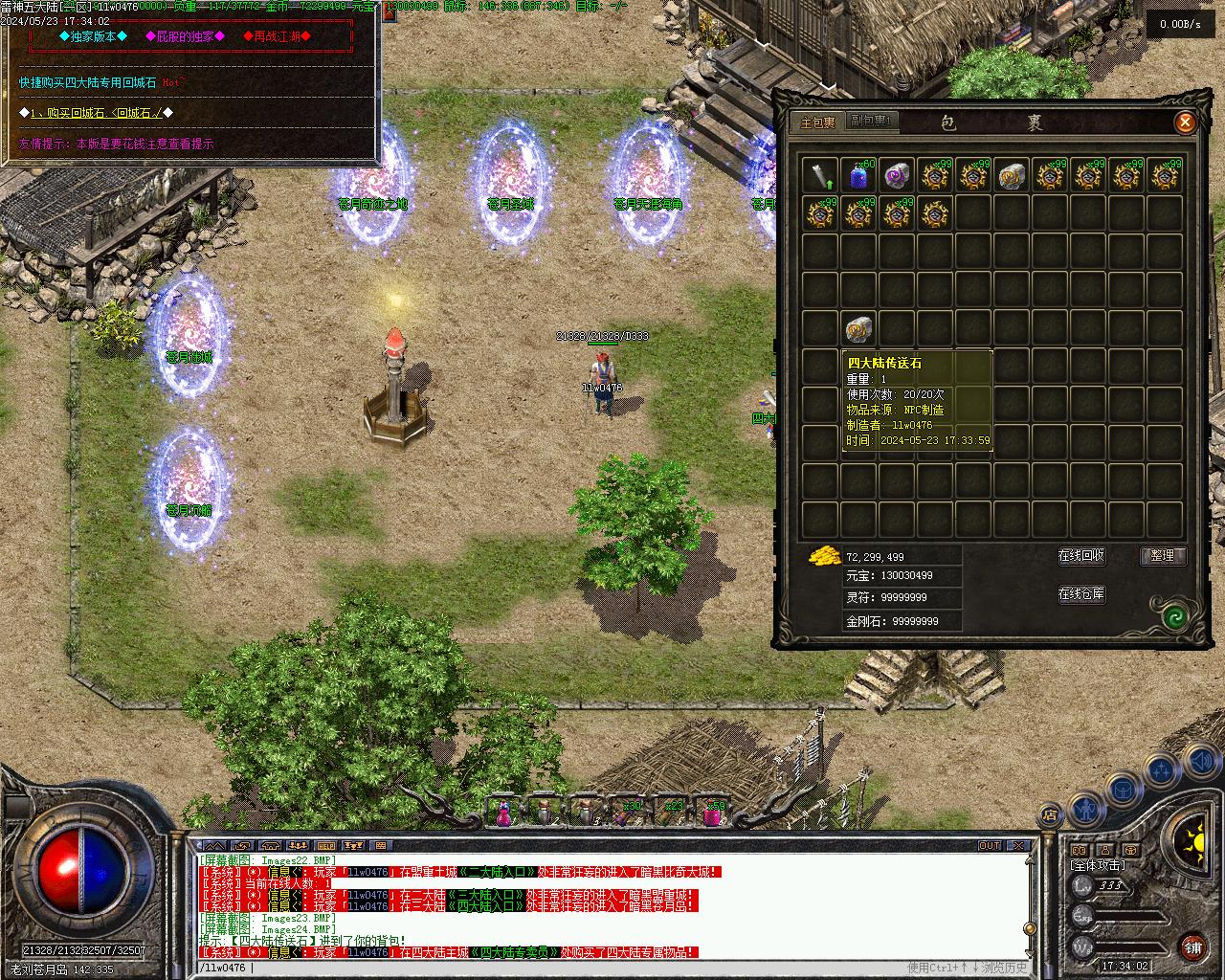Toggle the 全体攻击 attack mode label
1225x980 pixels.
coord(1098,865)
